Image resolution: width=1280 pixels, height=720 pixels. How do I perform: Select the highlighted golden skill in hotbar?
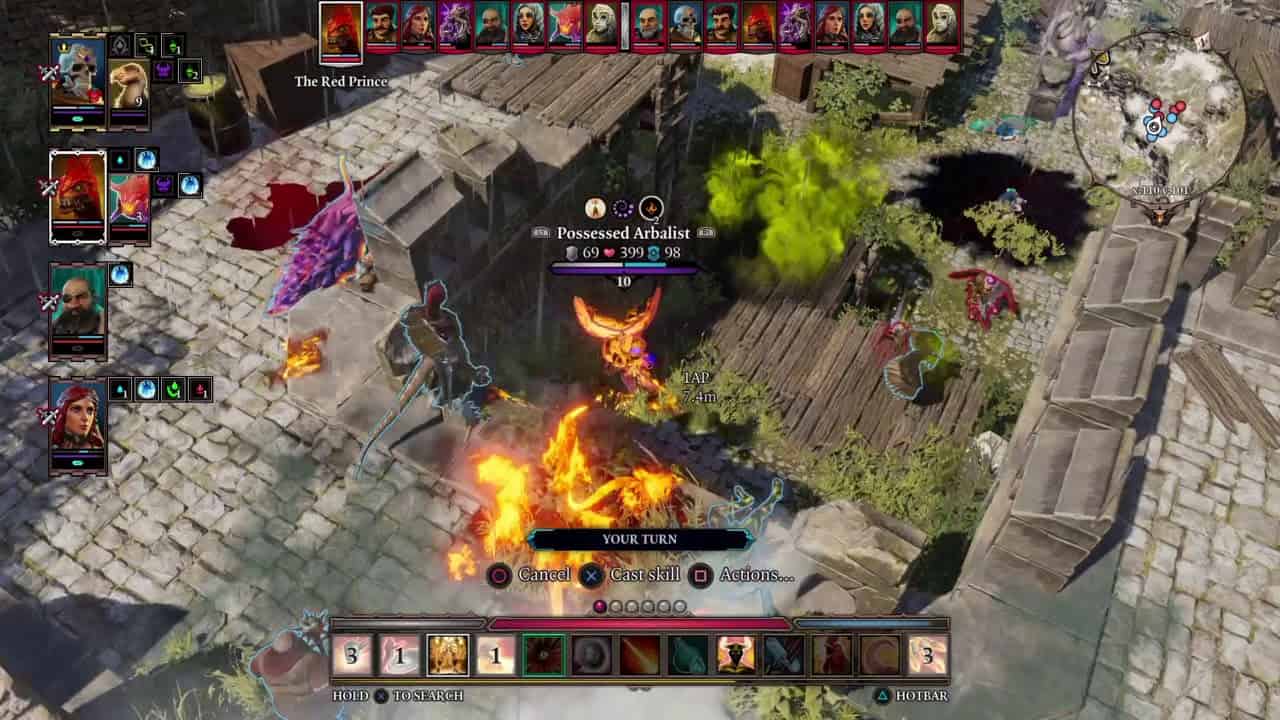[448, 655]
